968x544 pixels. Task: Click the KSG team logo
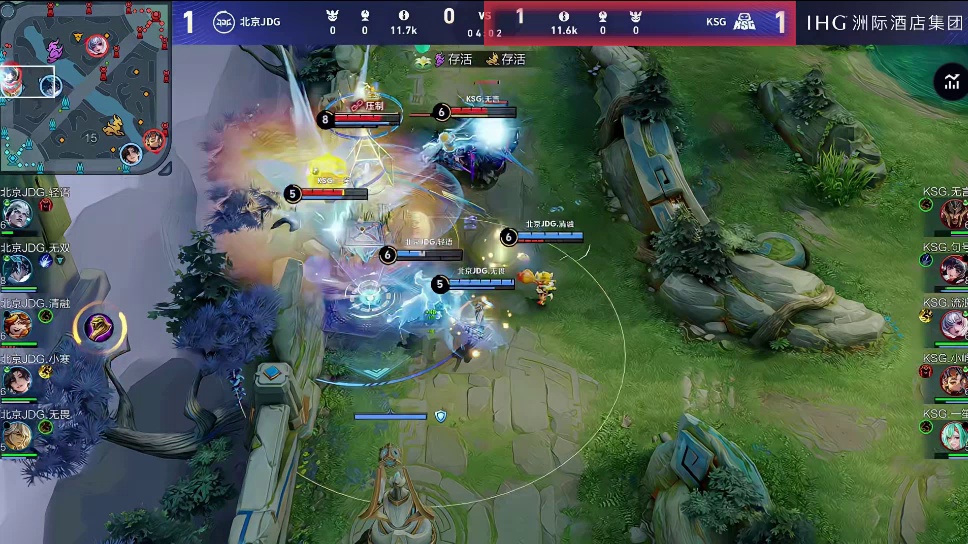coord(744,21)
